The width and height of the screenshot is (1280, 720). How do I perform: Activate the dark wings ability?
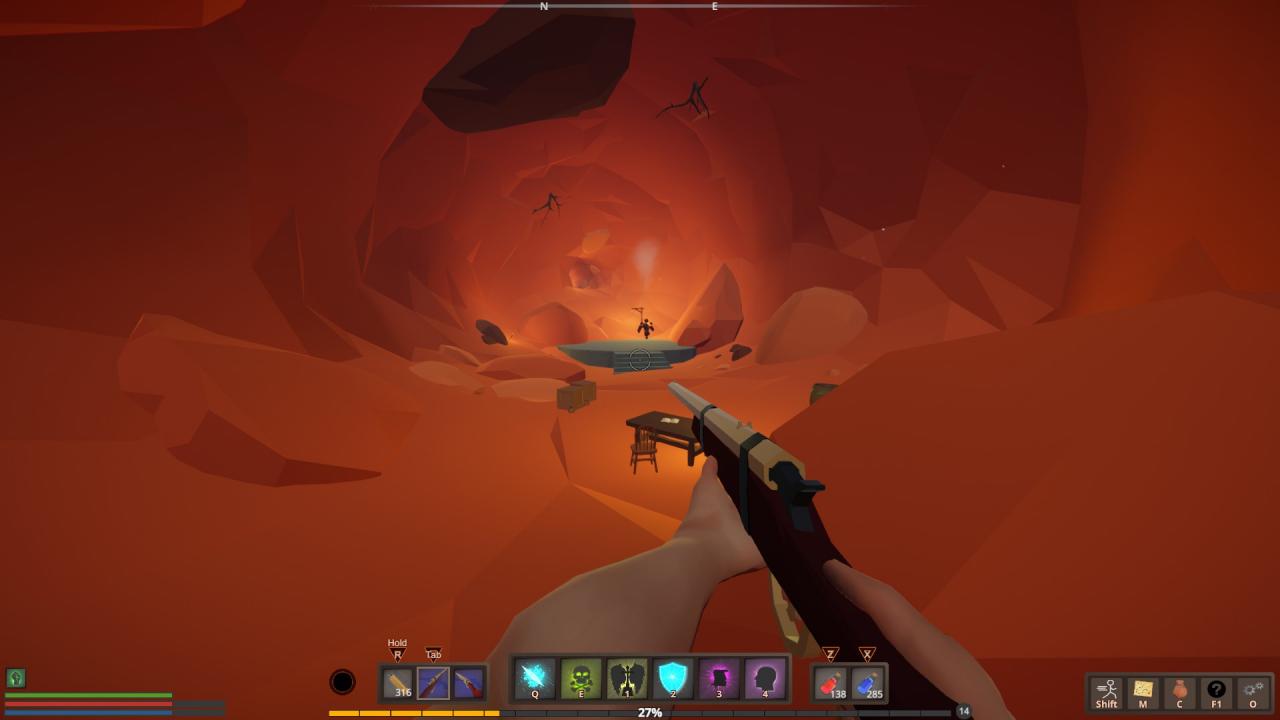[x=627, y=679]
